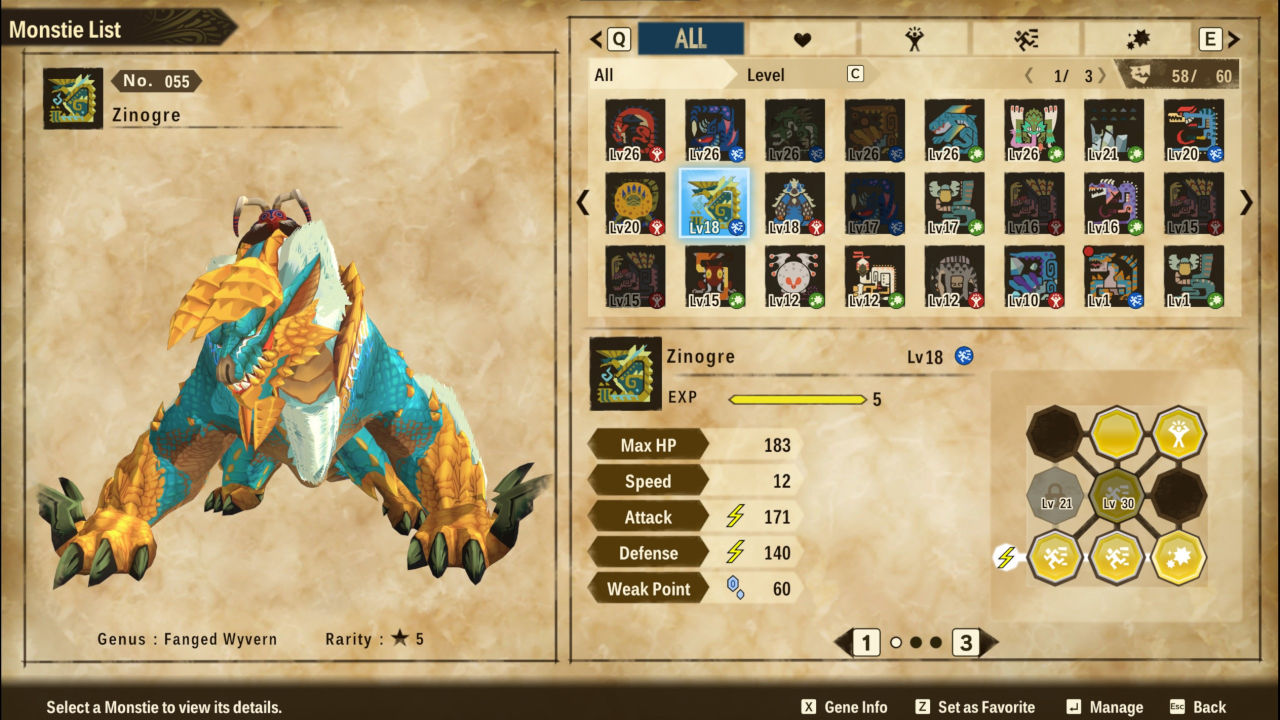Select the burst gene in bottom-right gene grid

(x=1178, y=557)
